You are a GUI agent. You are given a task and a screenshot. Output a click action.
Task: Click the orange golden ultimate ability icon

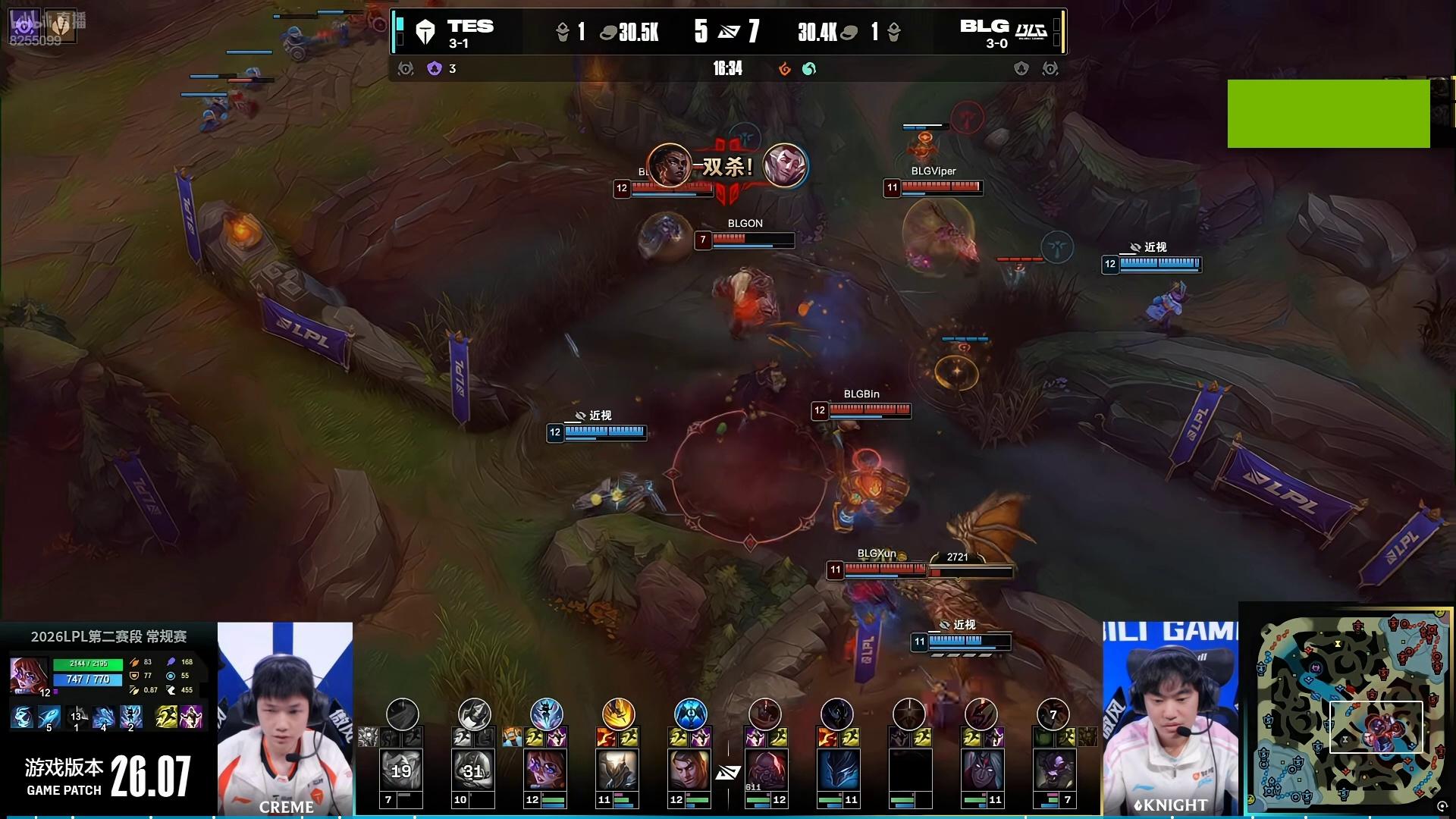tap(618, 714)
